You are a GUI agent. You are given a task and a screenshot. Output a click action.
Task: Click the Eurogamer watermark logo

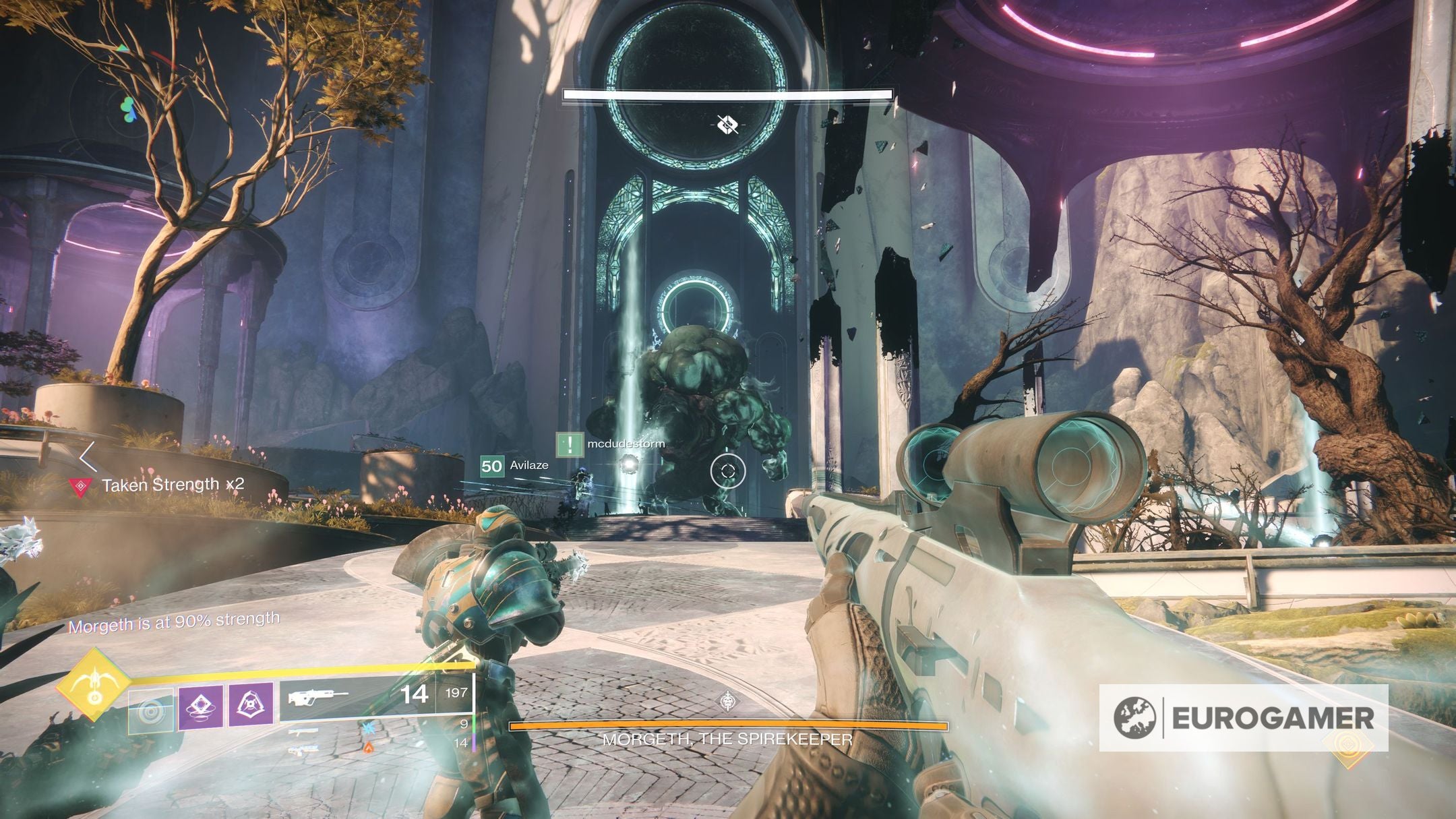click(x=1243, y=718)
